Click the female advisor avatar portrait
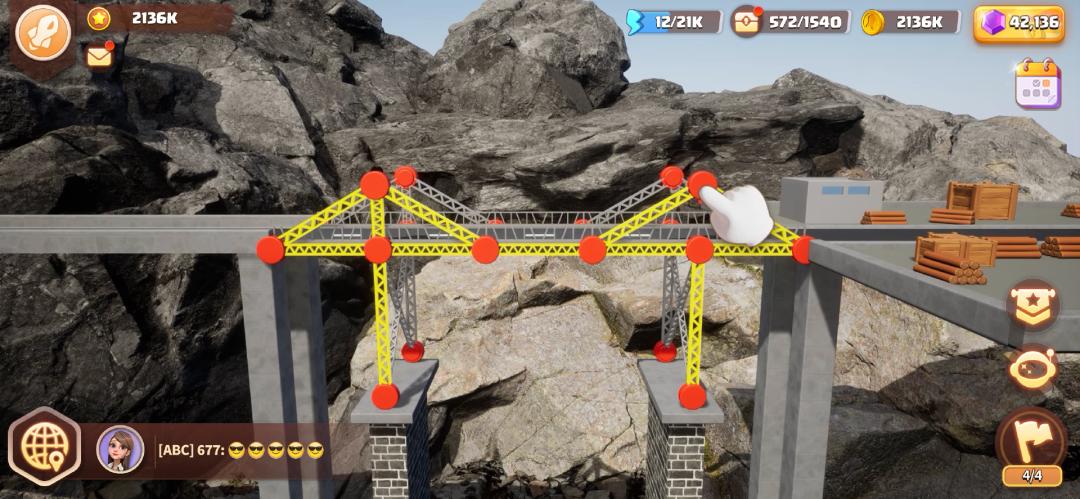Image resolution: width=1080 pixels, height=499 pixels. pos(120,449)
